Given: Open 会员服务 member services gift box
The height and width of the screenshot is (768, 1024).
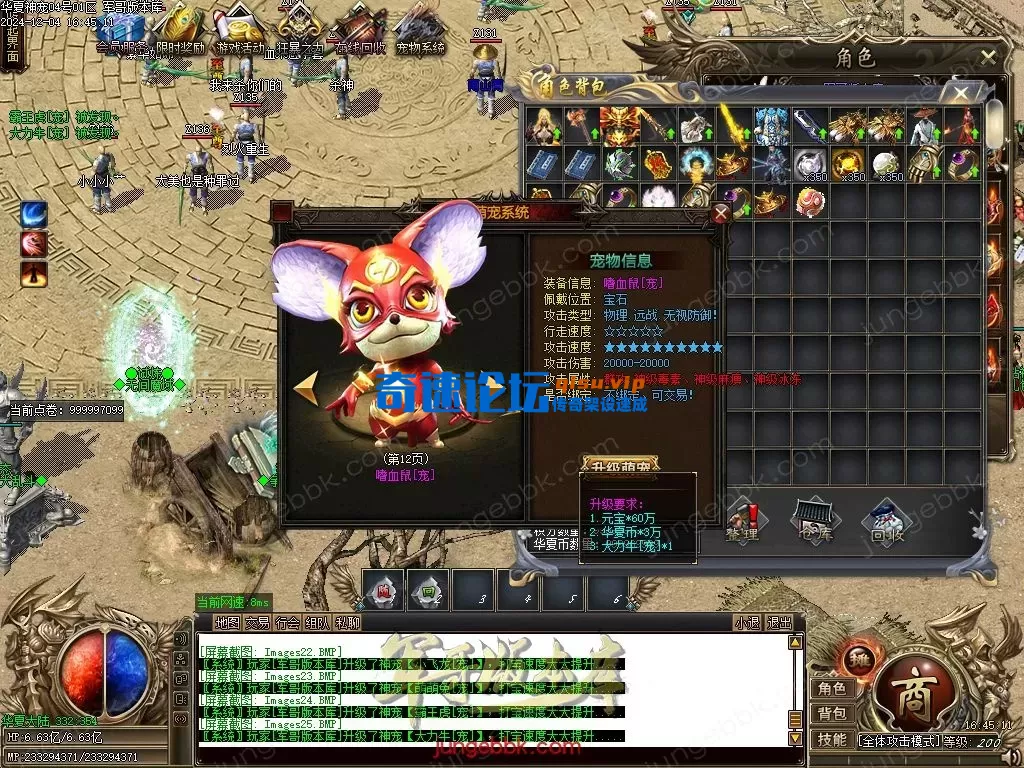Looking at the screenshot, I should point(119,28).
